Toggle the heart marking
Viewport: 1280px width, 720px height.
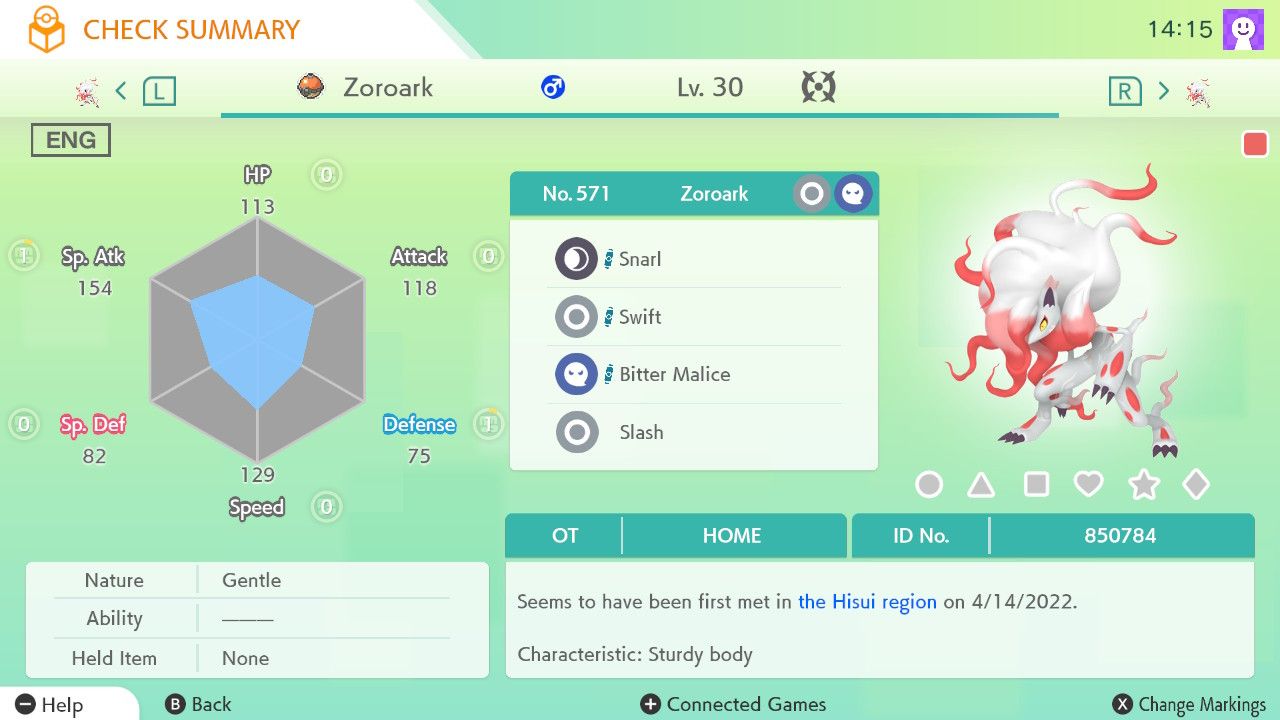[x=1089, y=484]
